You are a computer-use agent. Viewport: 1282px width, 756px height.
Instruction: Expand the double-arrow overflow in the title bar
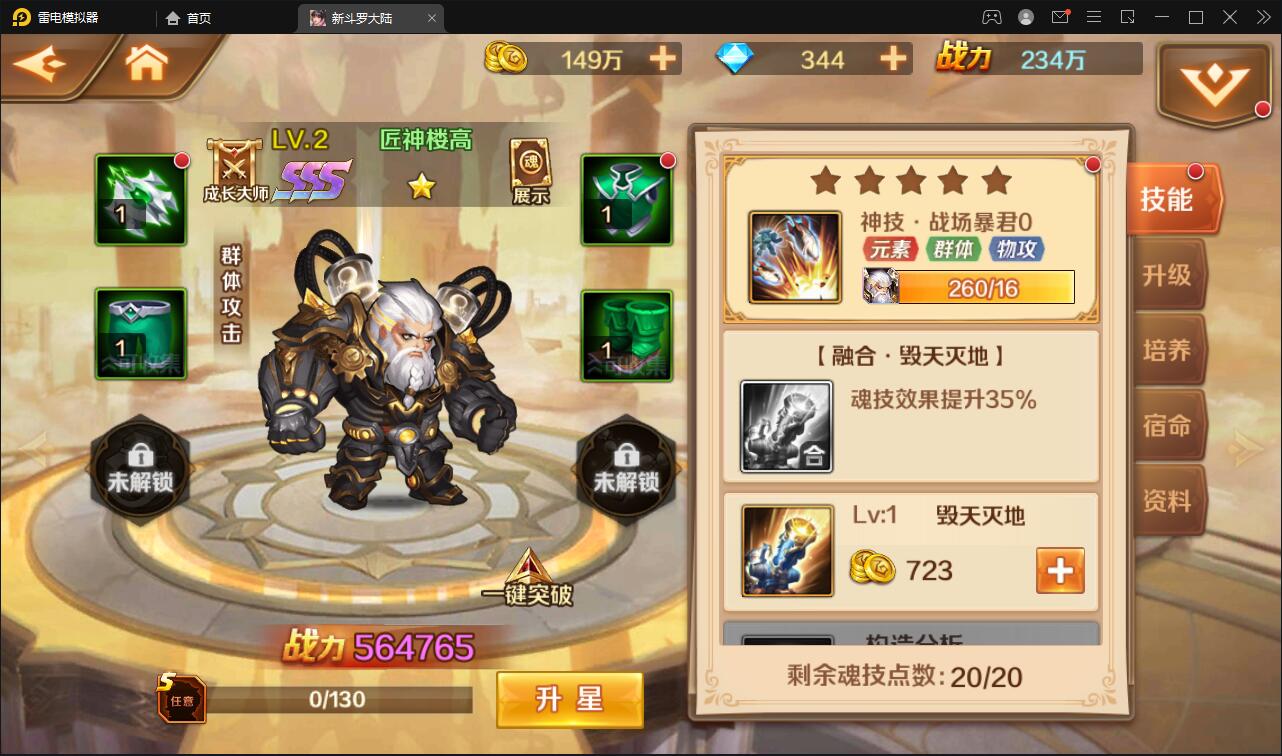(x=1262, y=16)
